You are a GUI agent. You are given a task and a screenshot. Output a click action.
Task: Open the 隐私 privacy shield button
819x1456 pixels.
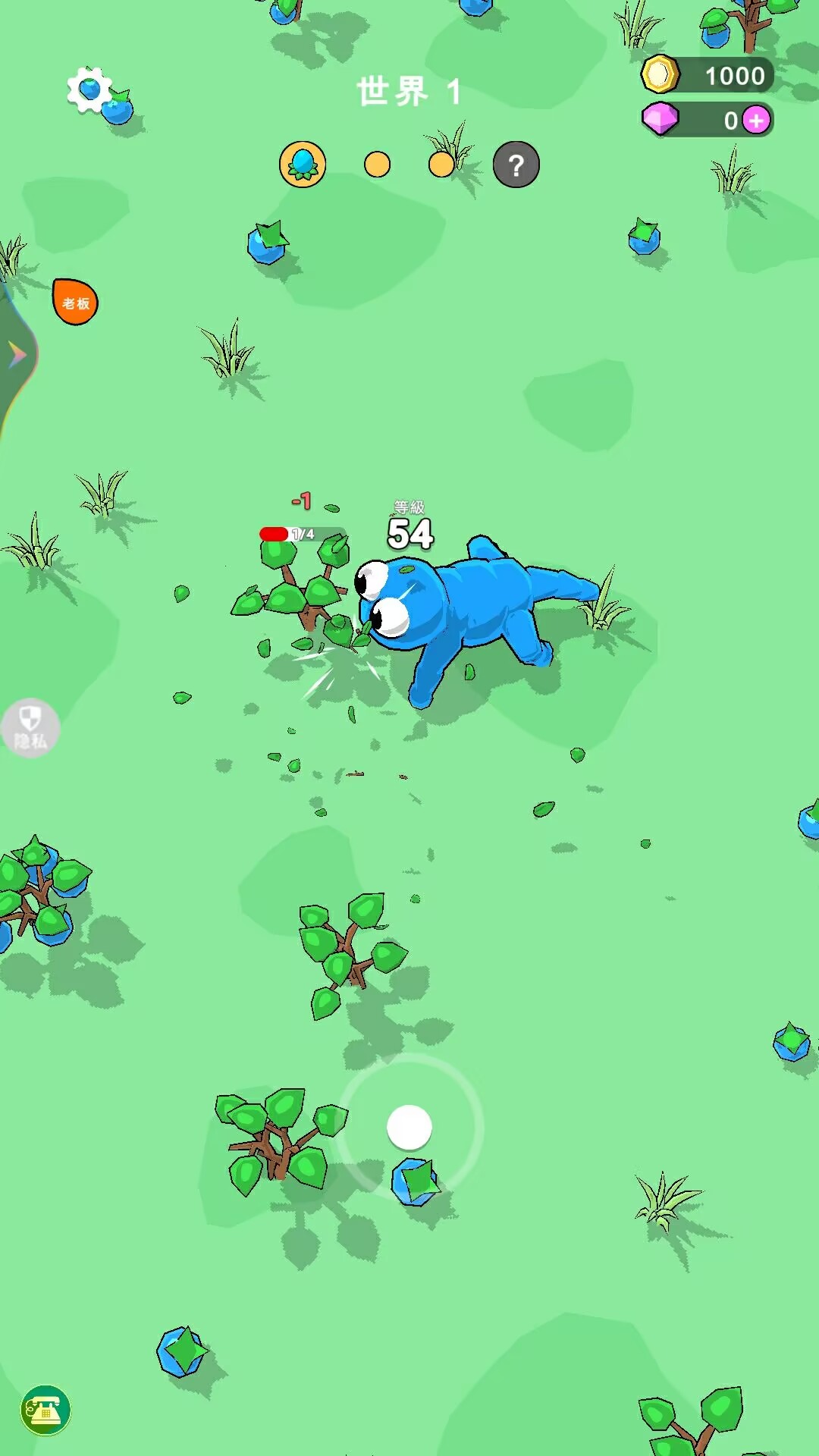click(x=30, y=728)
